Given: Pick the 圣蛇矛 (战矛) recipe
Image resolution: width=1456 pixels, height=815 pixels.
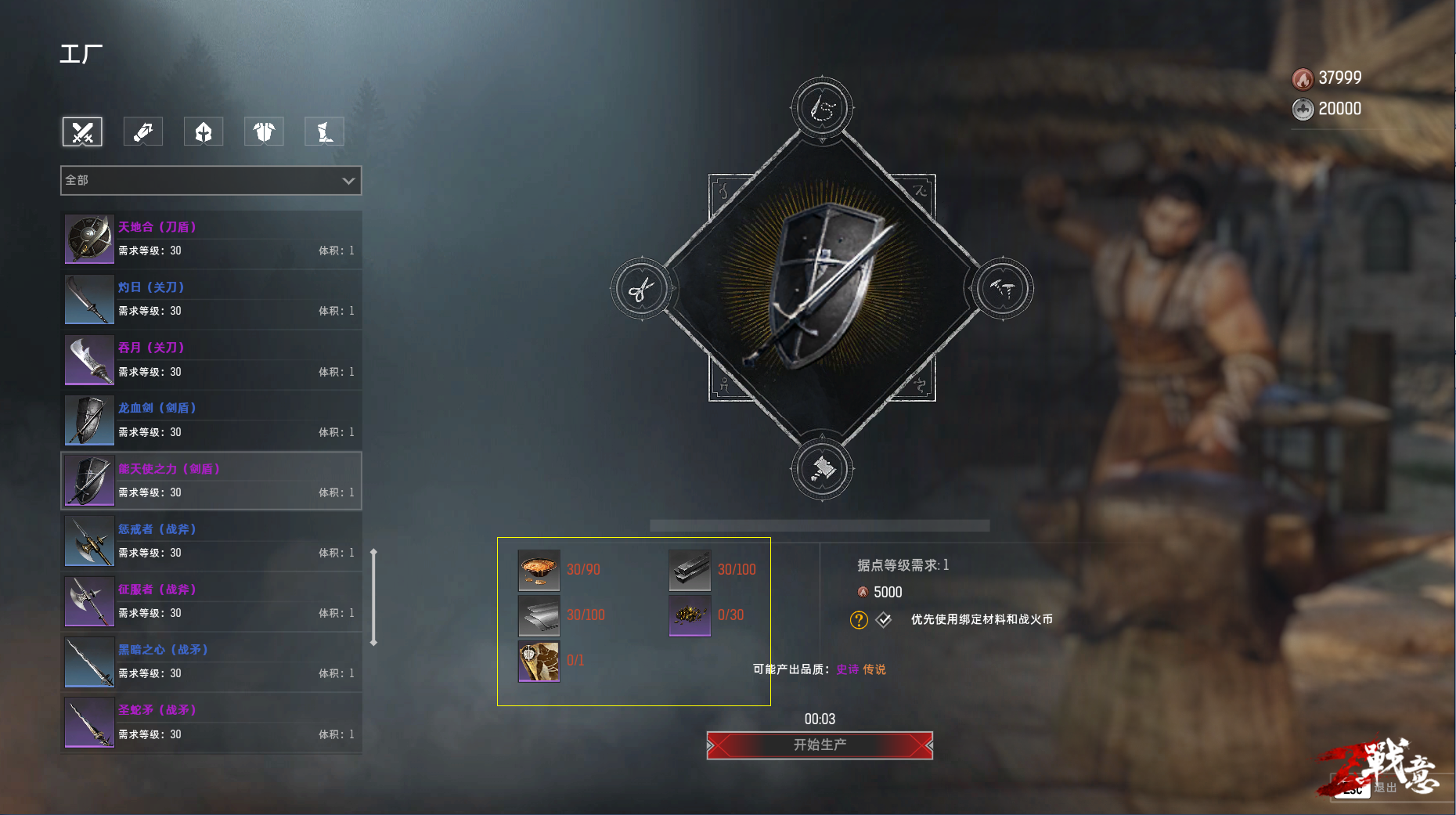Looking at the screenshot, I should tap(211, 723).
